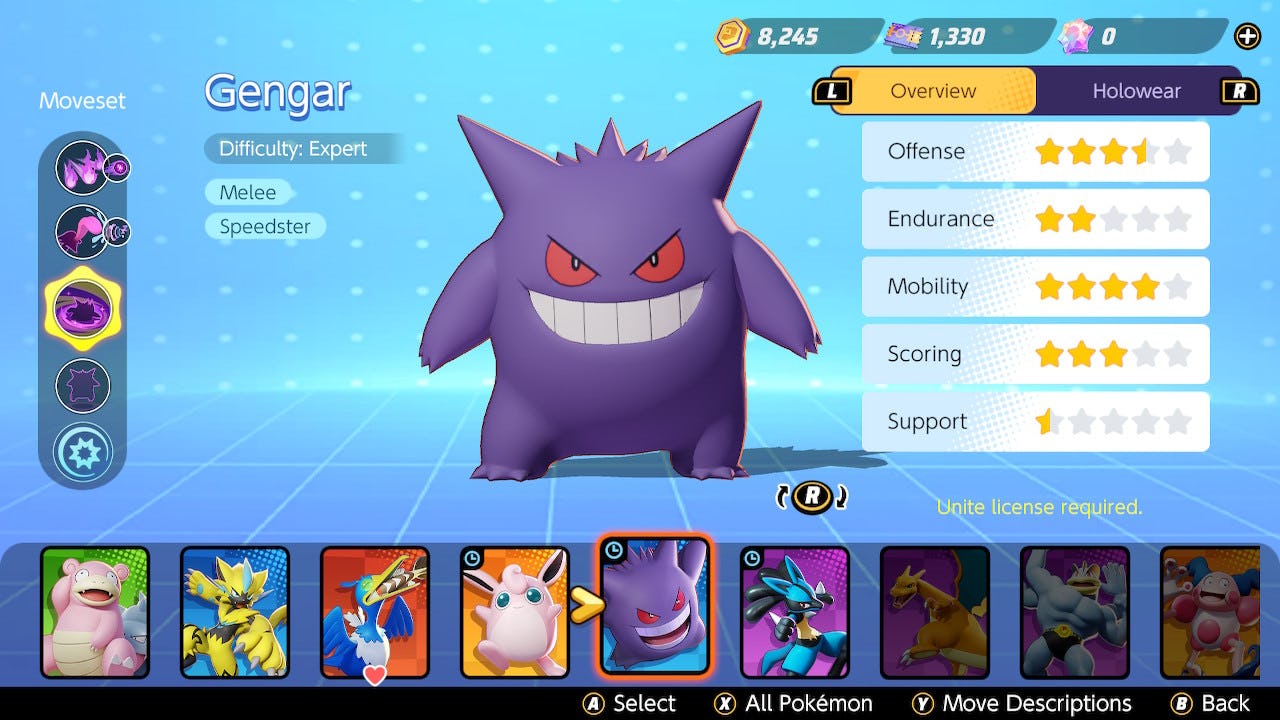This screenshot has width=1280, height=720.
Task: Choose the highlighted Gengar card
Action: pyautogui.click(x=655, y=606)
